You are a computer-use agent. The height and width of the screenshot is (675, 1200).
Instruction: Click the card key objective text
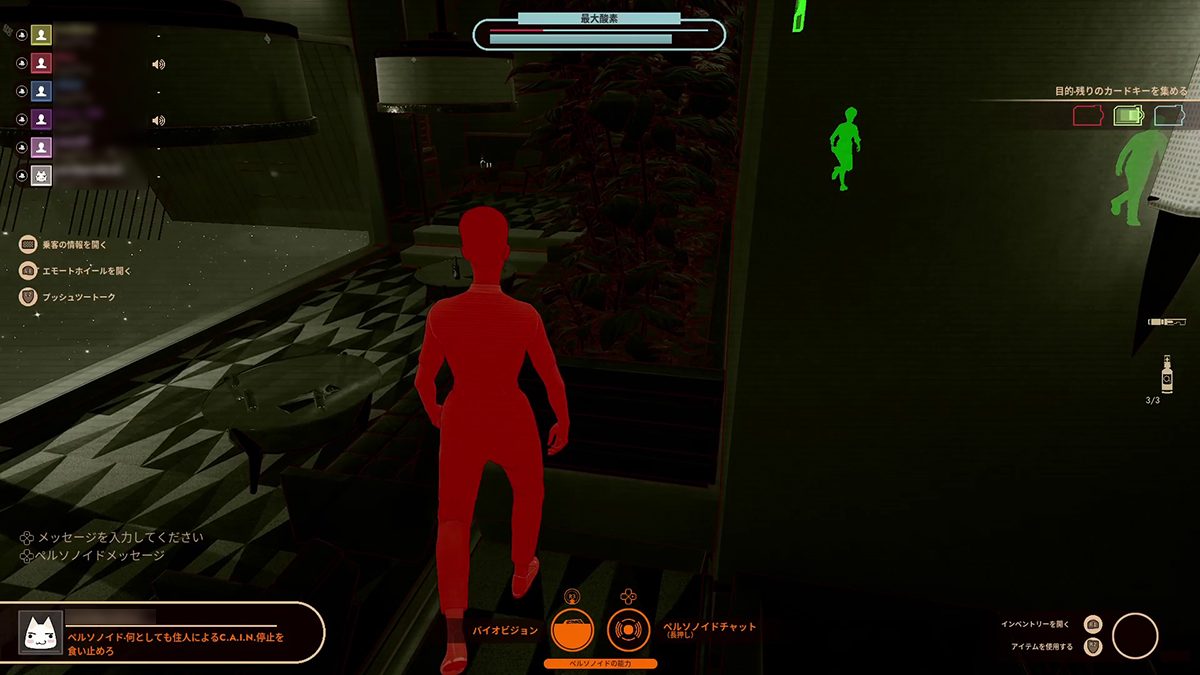1121,91
